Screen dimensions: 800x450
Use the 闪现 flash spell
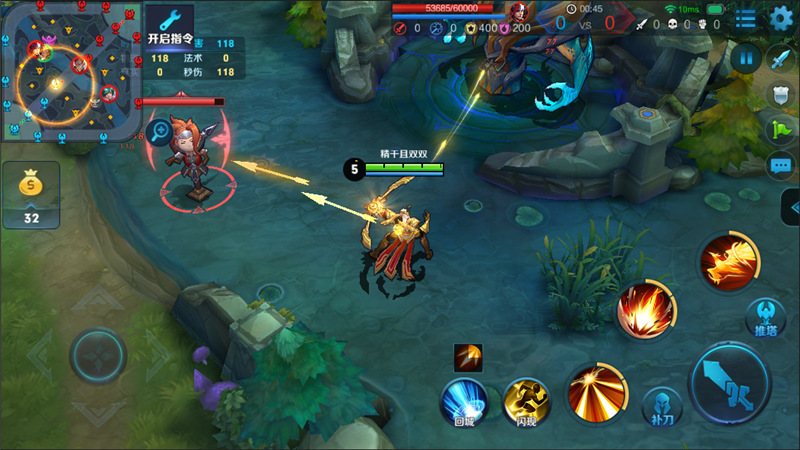(527, 401)
